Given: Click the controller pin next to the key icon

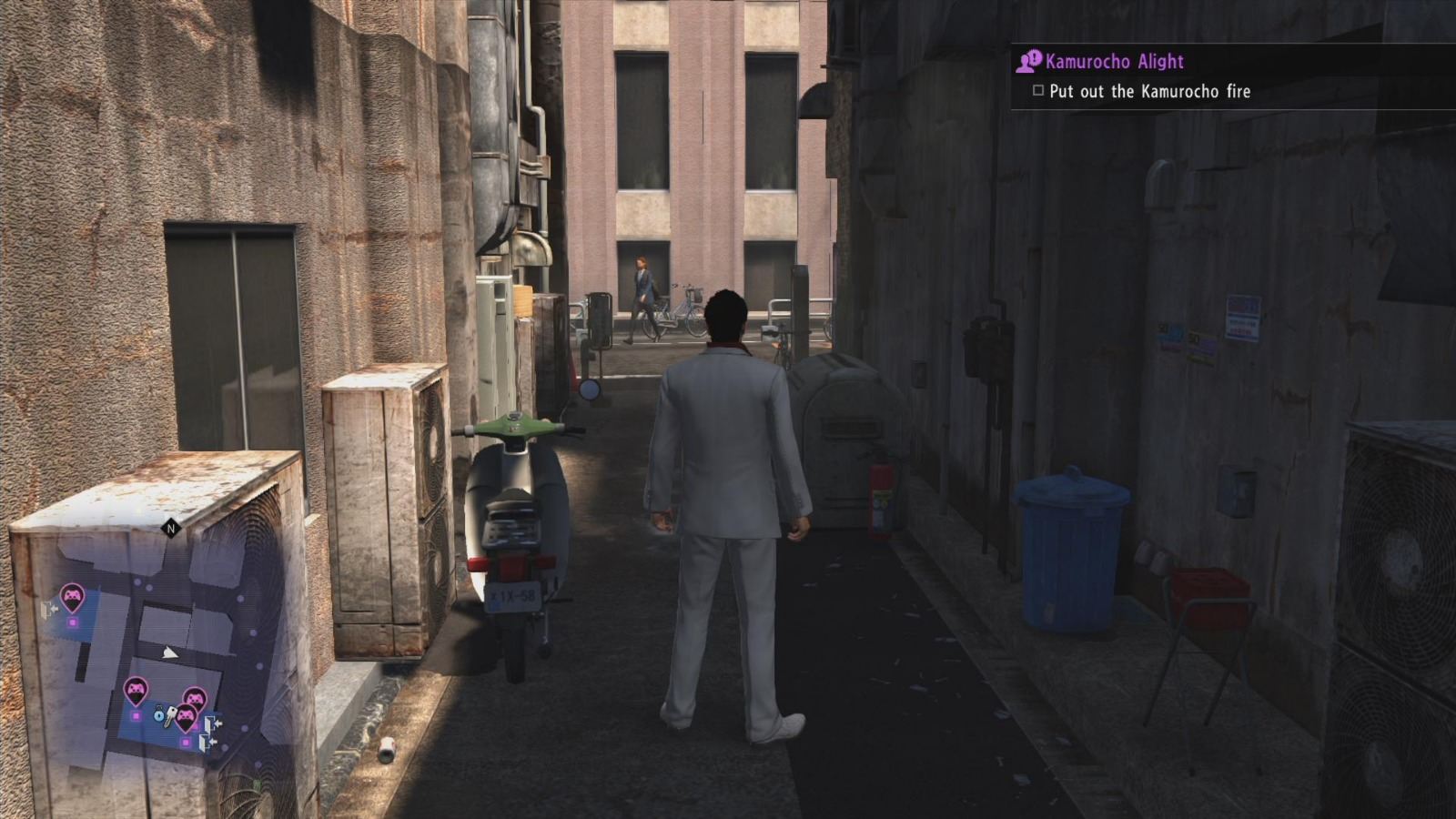Looking at the screenshot, I should click(x=186, y=716).
